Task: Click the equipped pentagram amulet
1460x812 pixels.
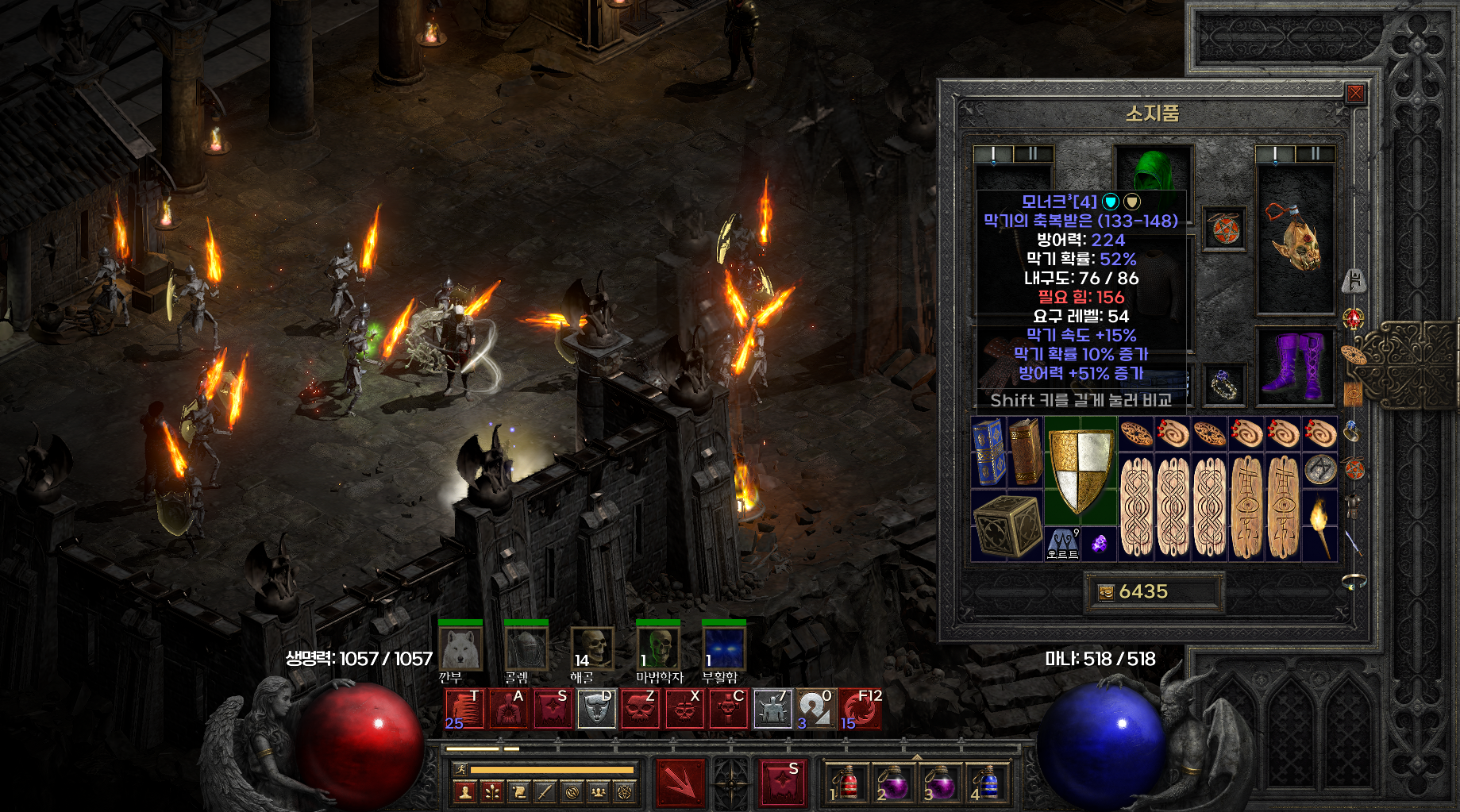Action: [x=1224, y=229]
